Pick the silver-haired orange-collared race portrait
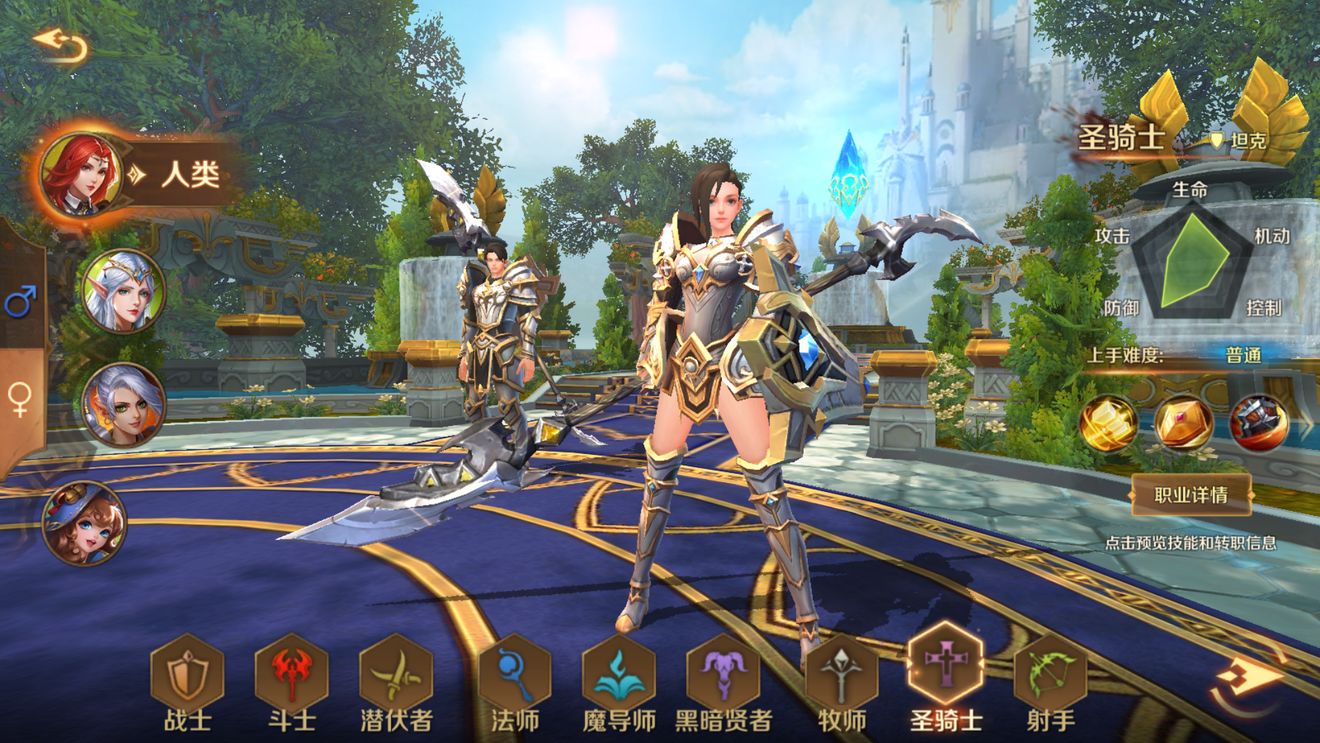Screen dimensions: 1320x743 pyautogui.click(x=123, y=404)
